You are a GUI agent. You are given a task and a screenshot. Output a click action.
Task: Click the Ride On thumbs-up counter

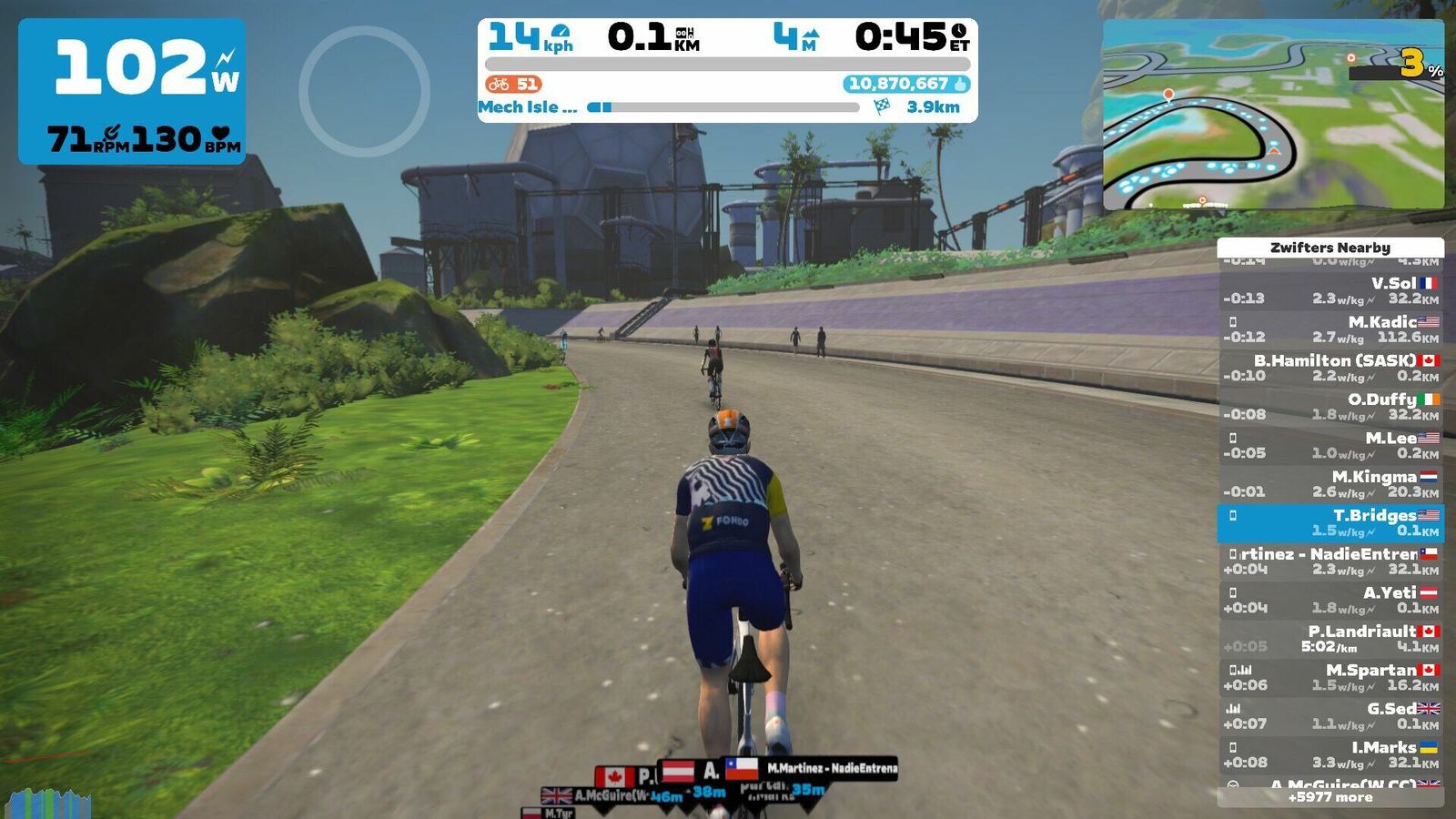coord(907,84)
